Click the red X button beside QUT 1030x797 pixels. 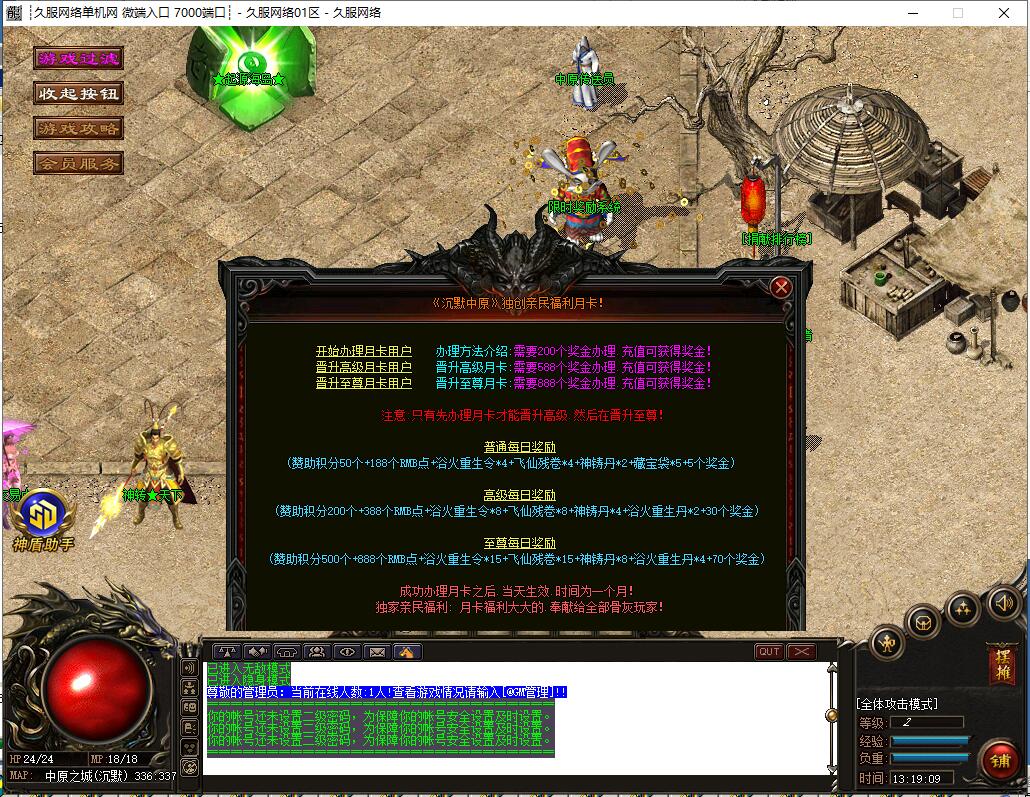pos(802,652)
